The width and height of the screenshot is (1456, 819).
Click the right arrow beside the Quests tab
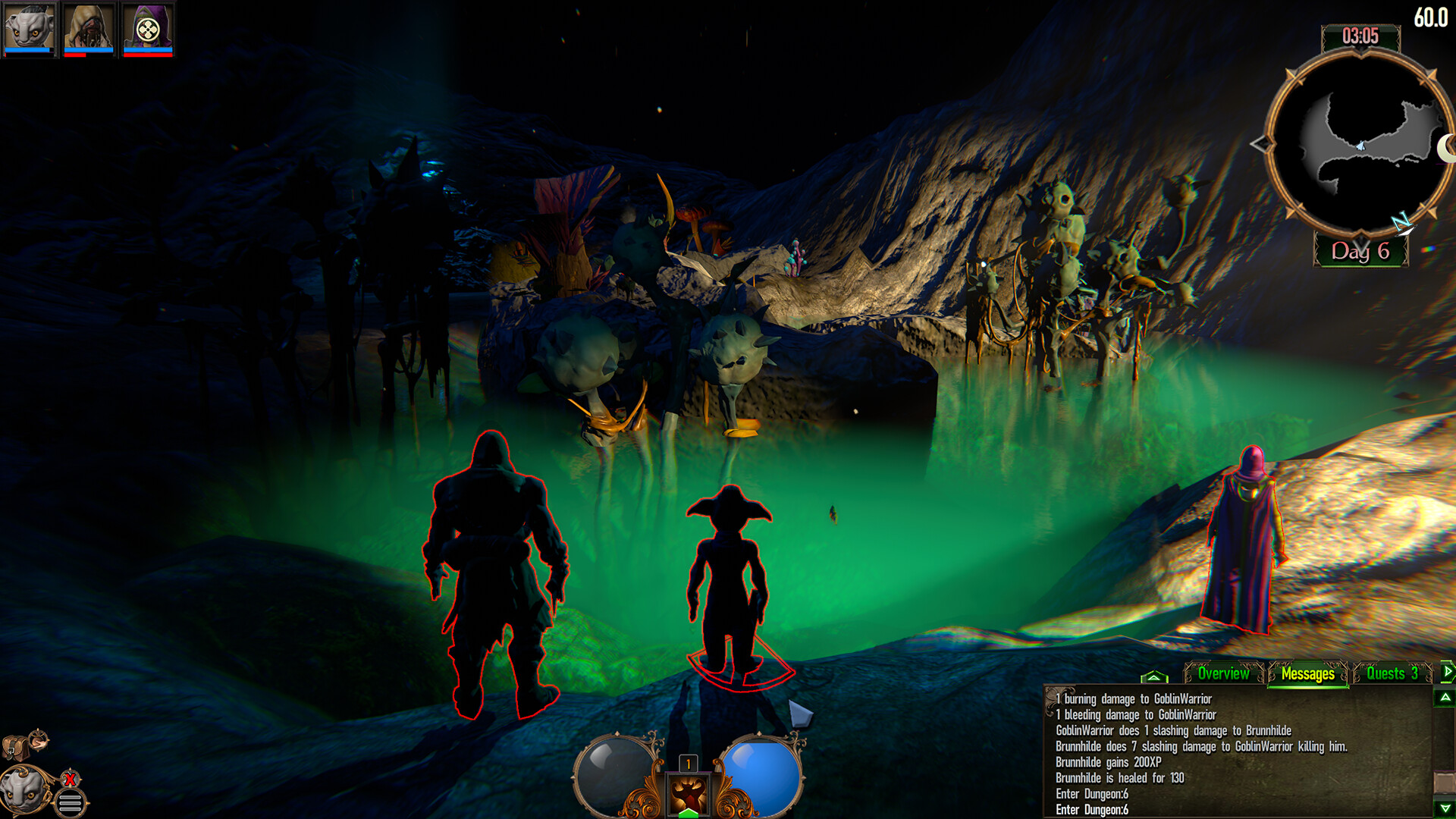pos(1447,672)
